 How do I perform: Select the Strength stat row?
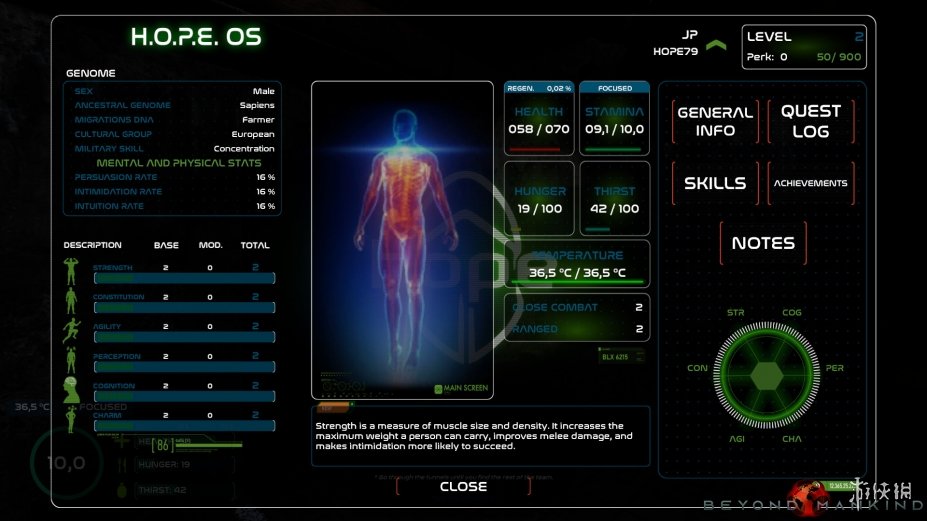(x=169, y=273)
